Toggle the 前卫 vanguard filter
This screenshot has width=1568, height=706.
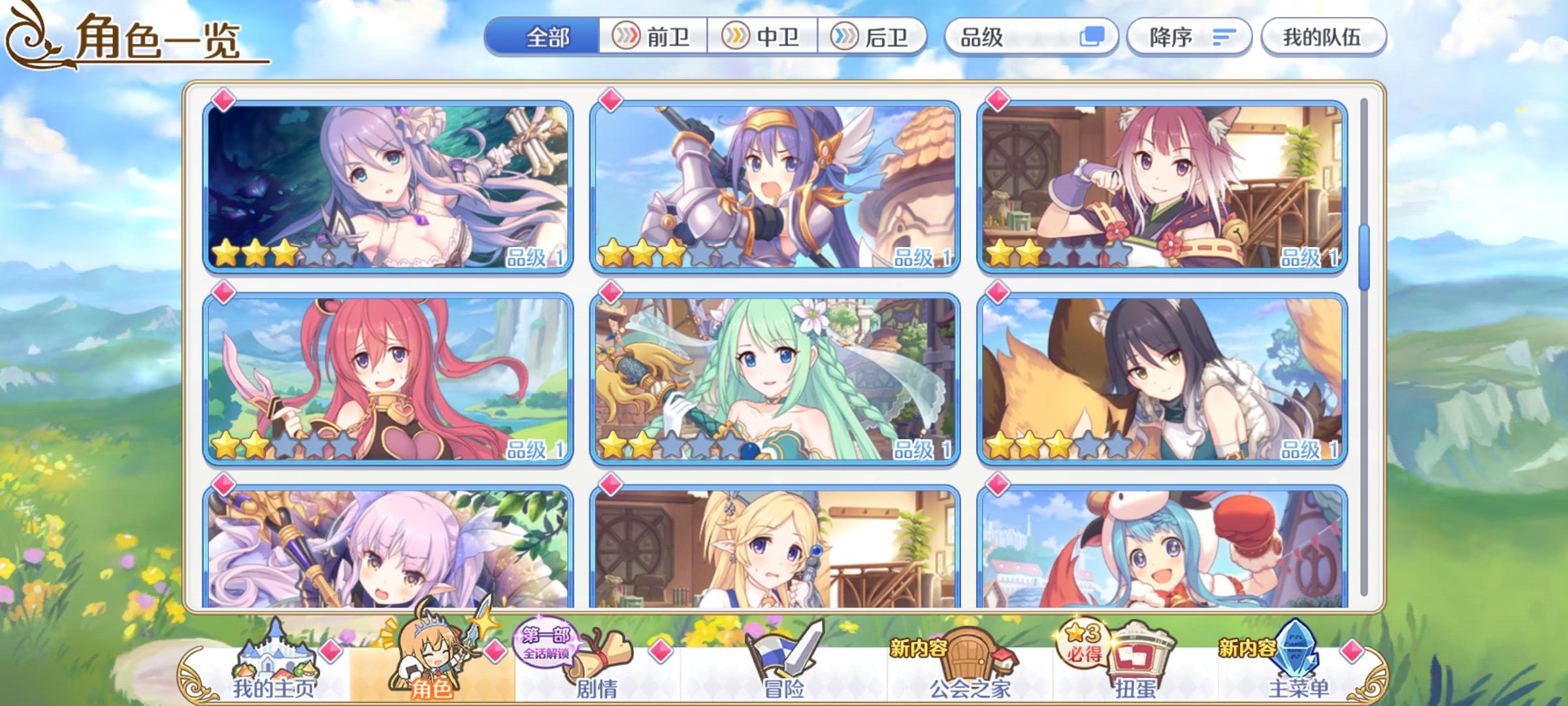pyautogui.click(x=654, y=37)
